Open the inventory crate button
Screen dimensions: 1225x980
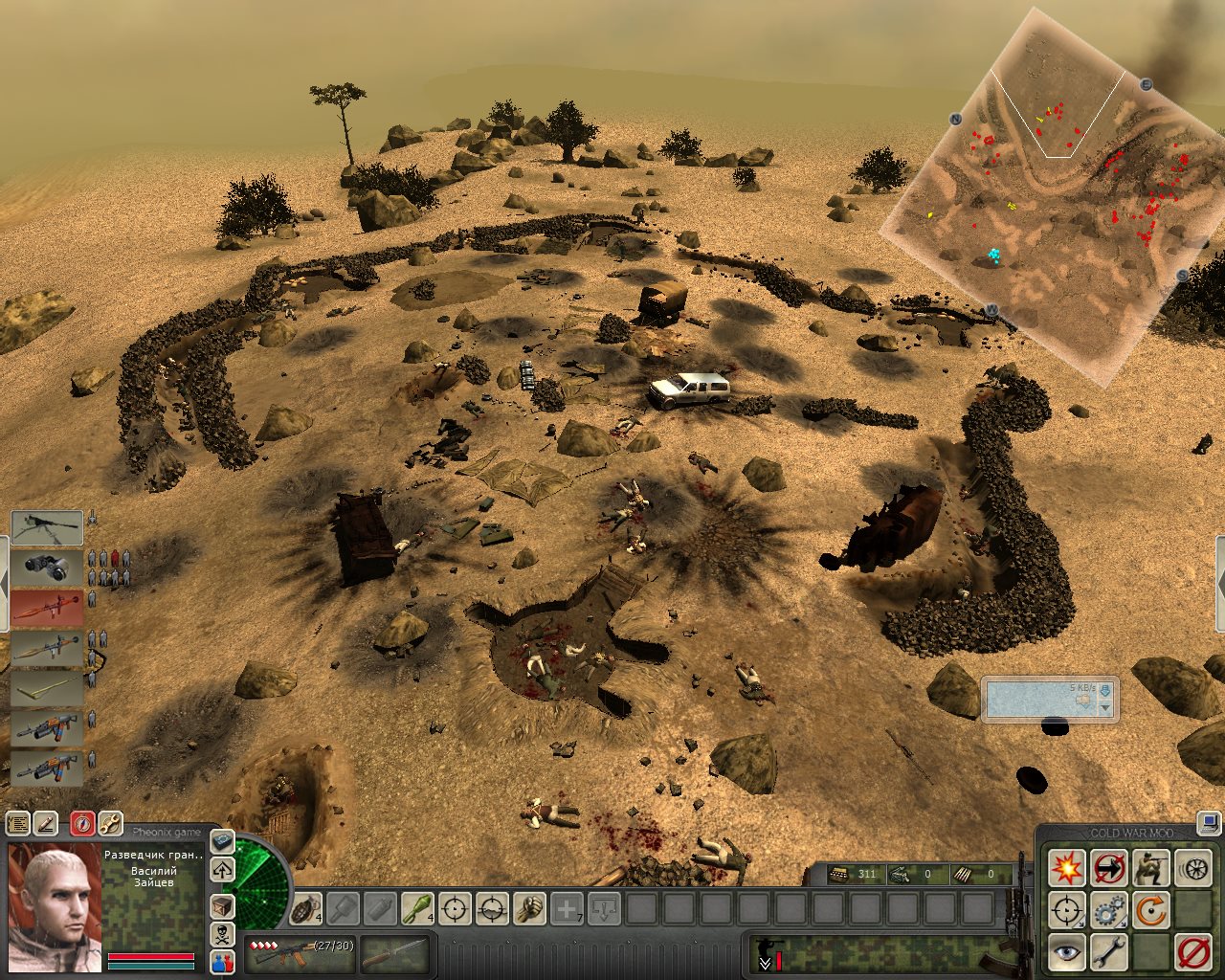click(222, 904)
